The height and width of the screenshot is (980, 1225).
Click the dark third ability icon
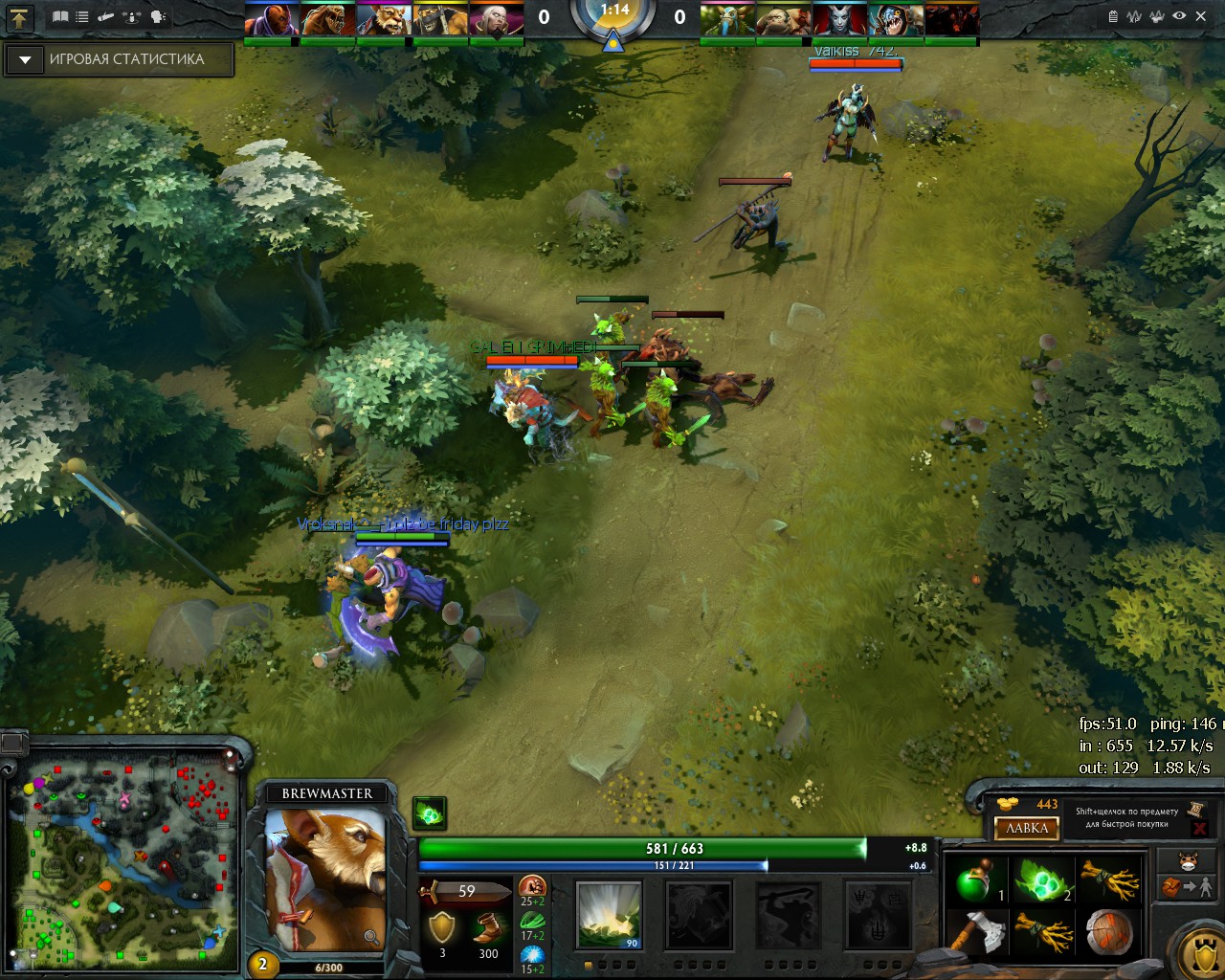coord(789,915)
